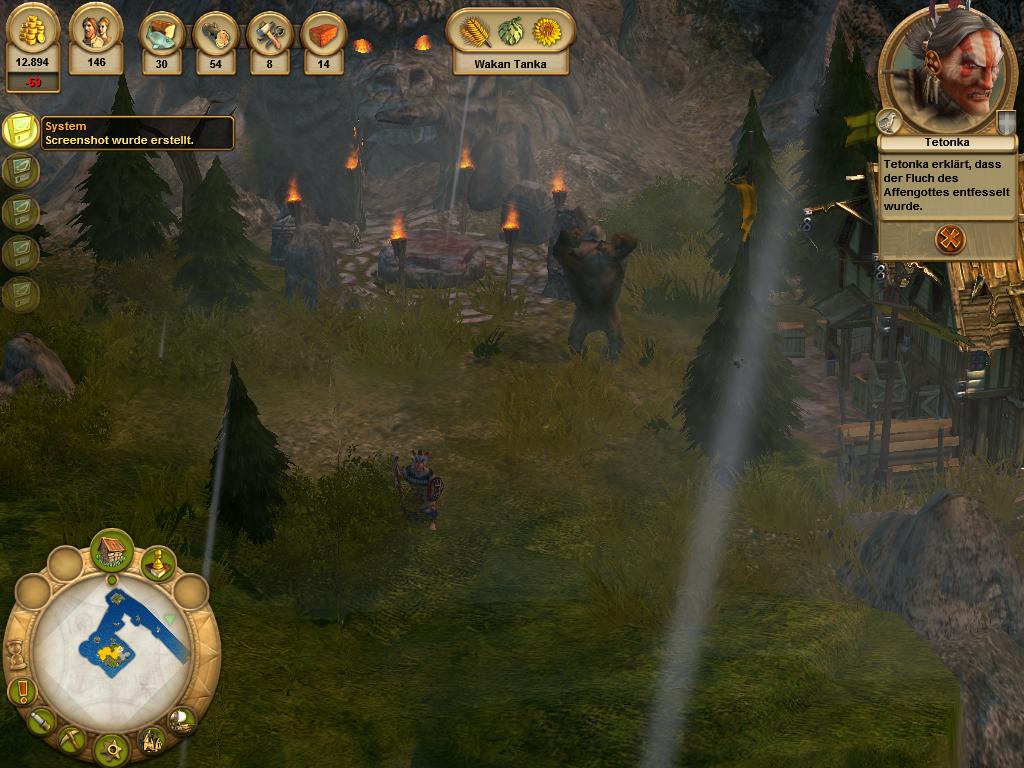The width and height of the screenshot is (1024, 768).
Task: Close the Tetonka message panel
Action: pos(949,239)
